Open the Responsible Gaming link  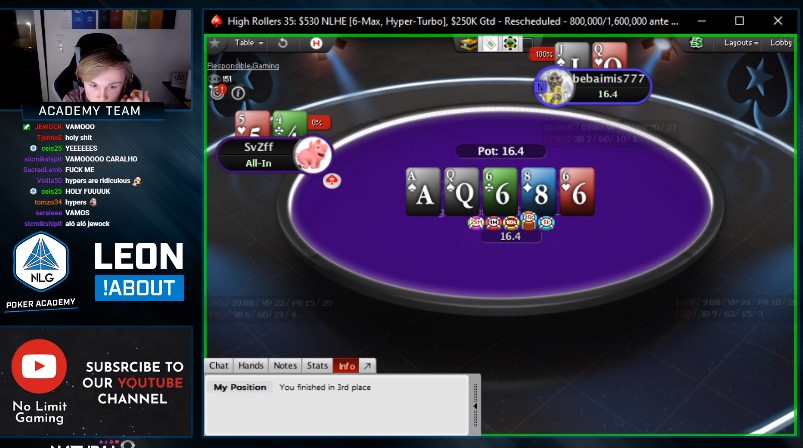click(x=243, y=66)
